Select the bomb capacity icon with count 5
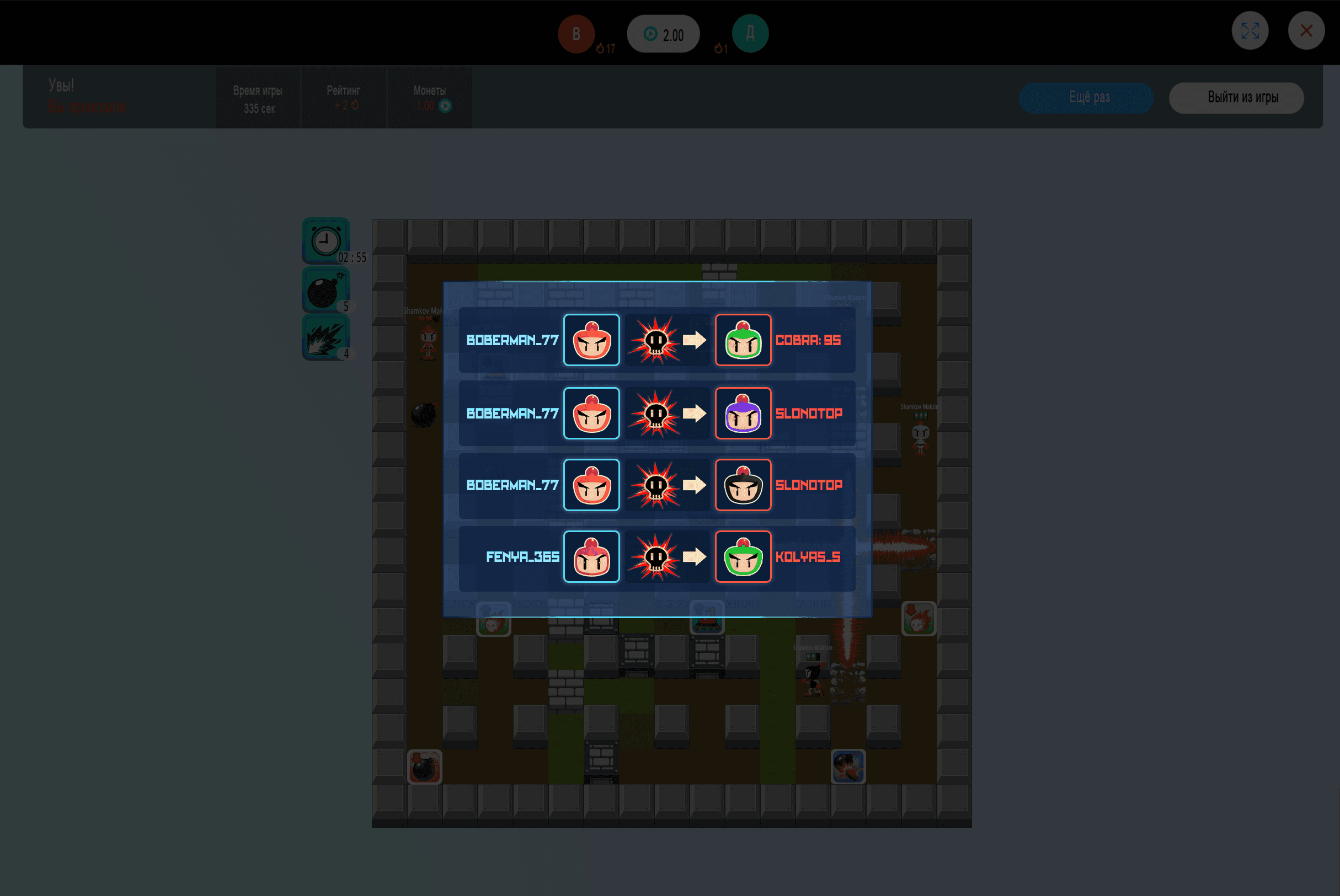Screen dimensions: 1340x896 click(325, 288)
